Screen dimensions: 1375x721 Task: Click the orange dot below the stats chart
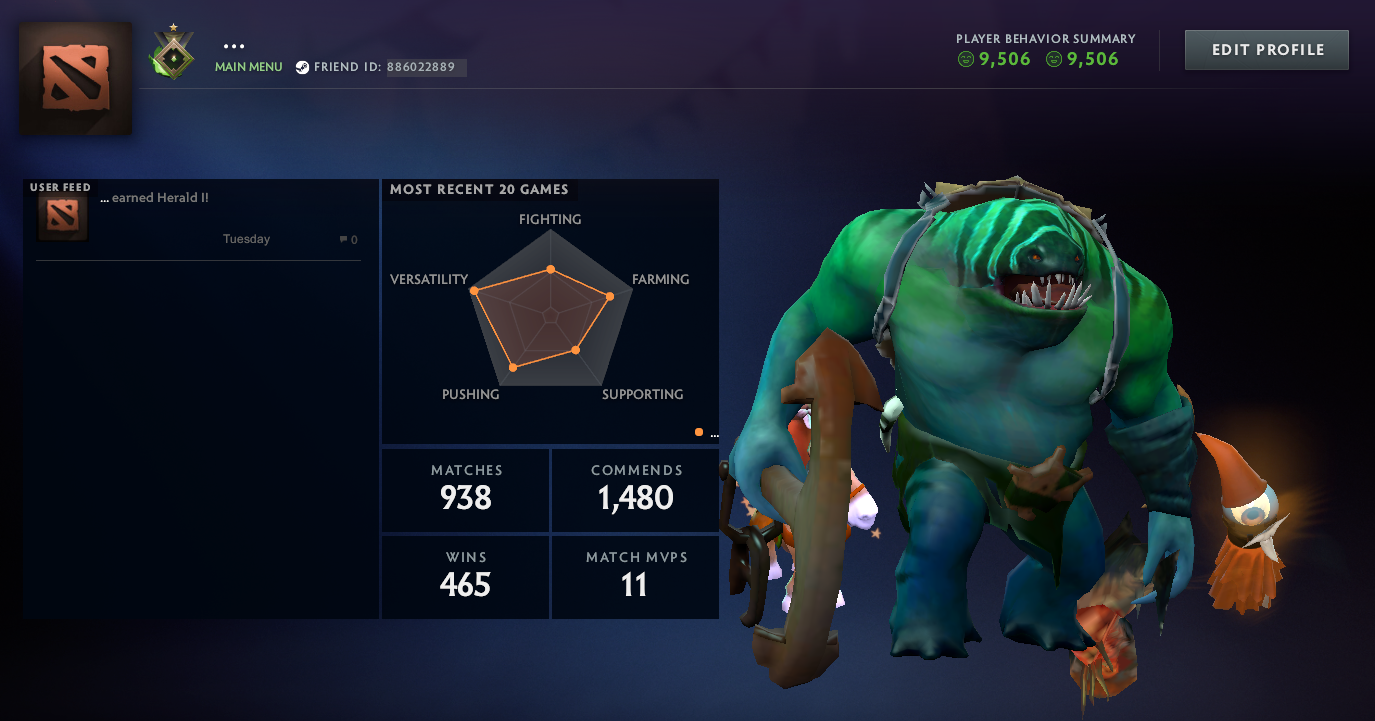point(698,430)
